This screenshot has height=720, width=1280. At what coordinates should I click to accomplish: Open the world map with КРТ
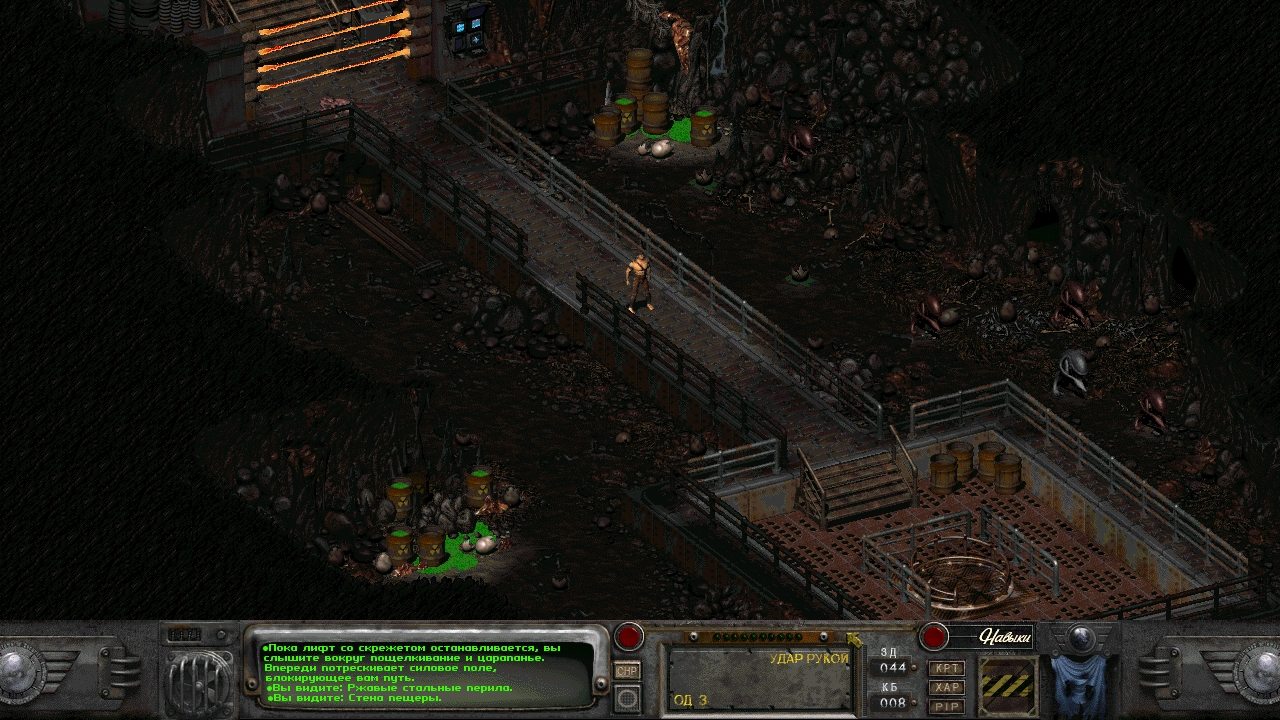point(946,668)
